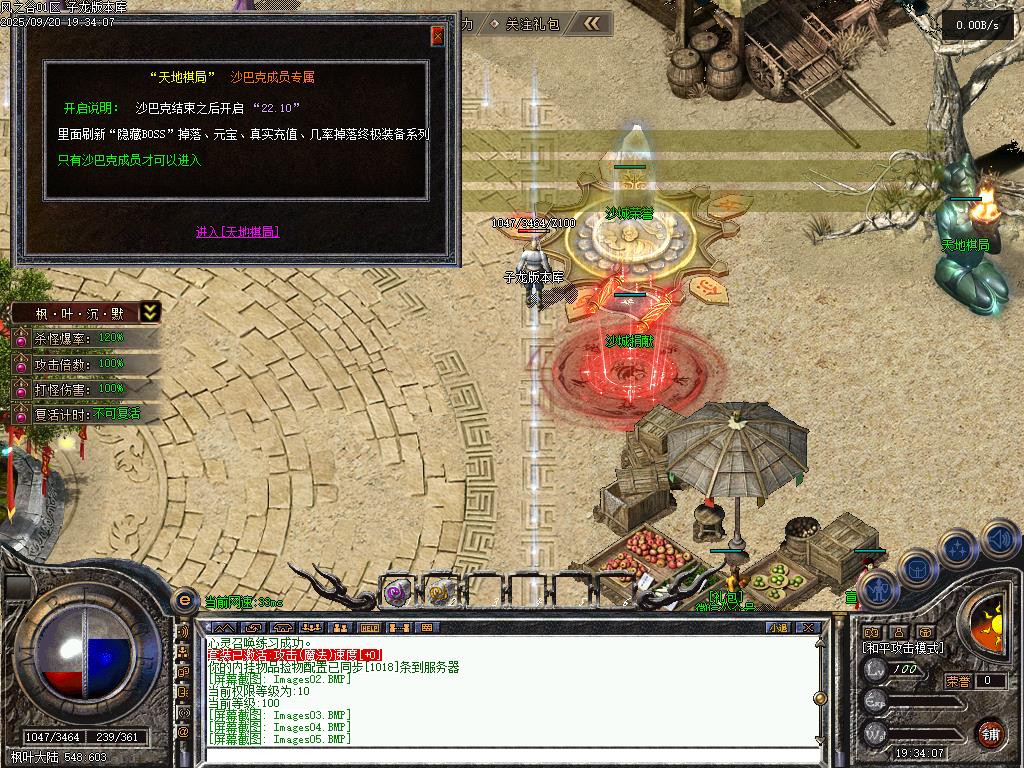Click the 进入[天地棋局] link
This screenshot has height=768, width=1024.
point(237,232)
